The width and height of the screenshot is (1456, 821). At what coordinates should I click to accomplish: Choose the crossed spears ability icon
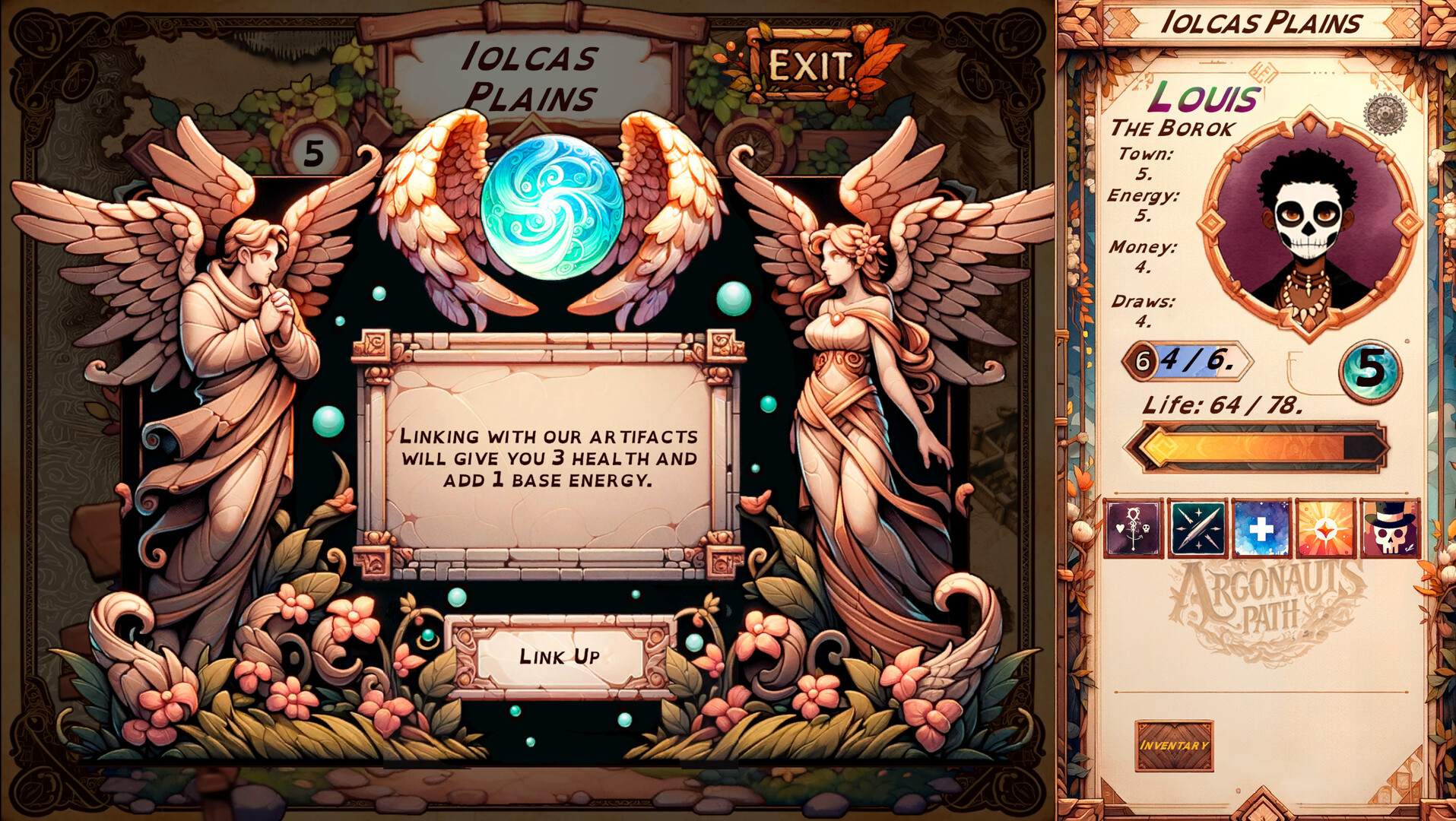[1197, 528]
